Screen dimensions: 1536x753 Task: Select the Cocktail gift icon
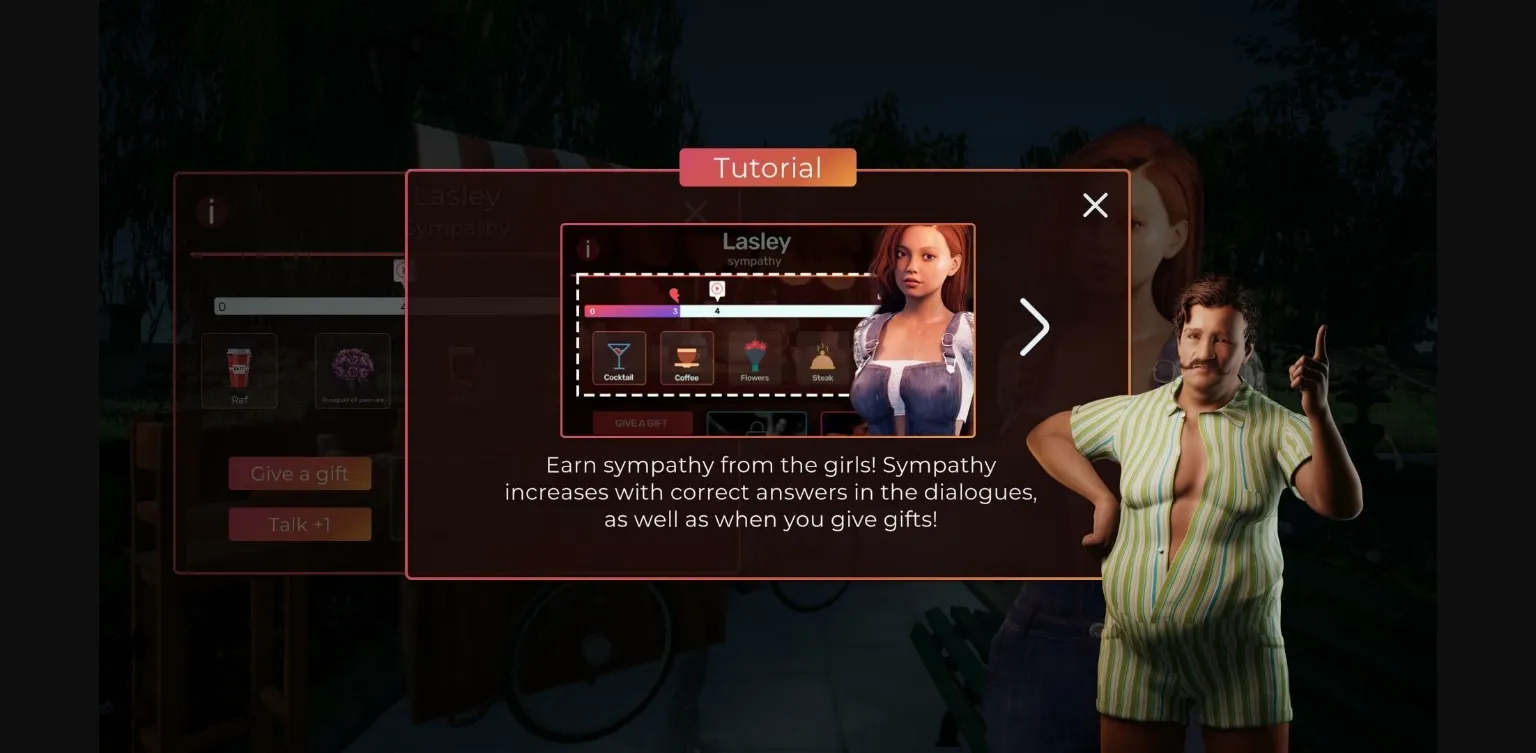pyautogui.click(x=619, y=358)
